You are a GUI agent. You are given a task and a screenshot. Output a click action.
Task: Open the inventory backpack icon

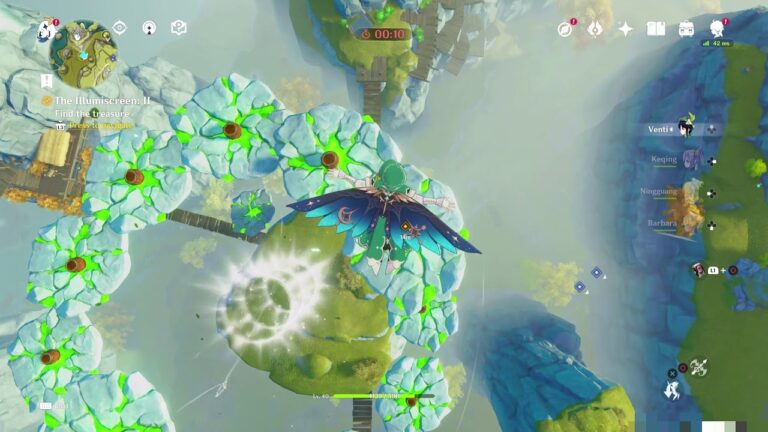(687, 29)
